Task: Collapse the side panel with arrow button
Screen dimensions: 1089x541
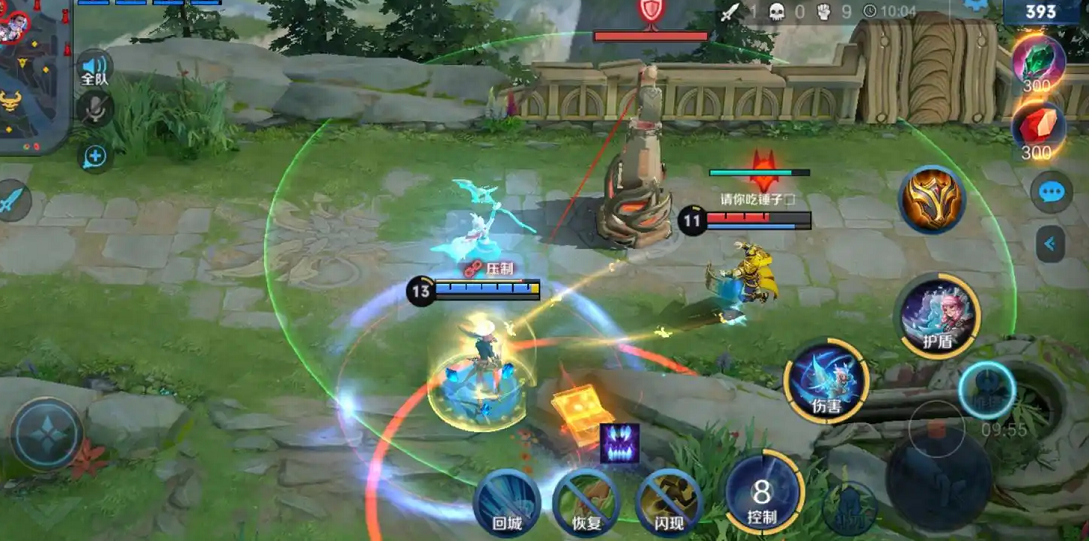Action: click(1050, 243)
